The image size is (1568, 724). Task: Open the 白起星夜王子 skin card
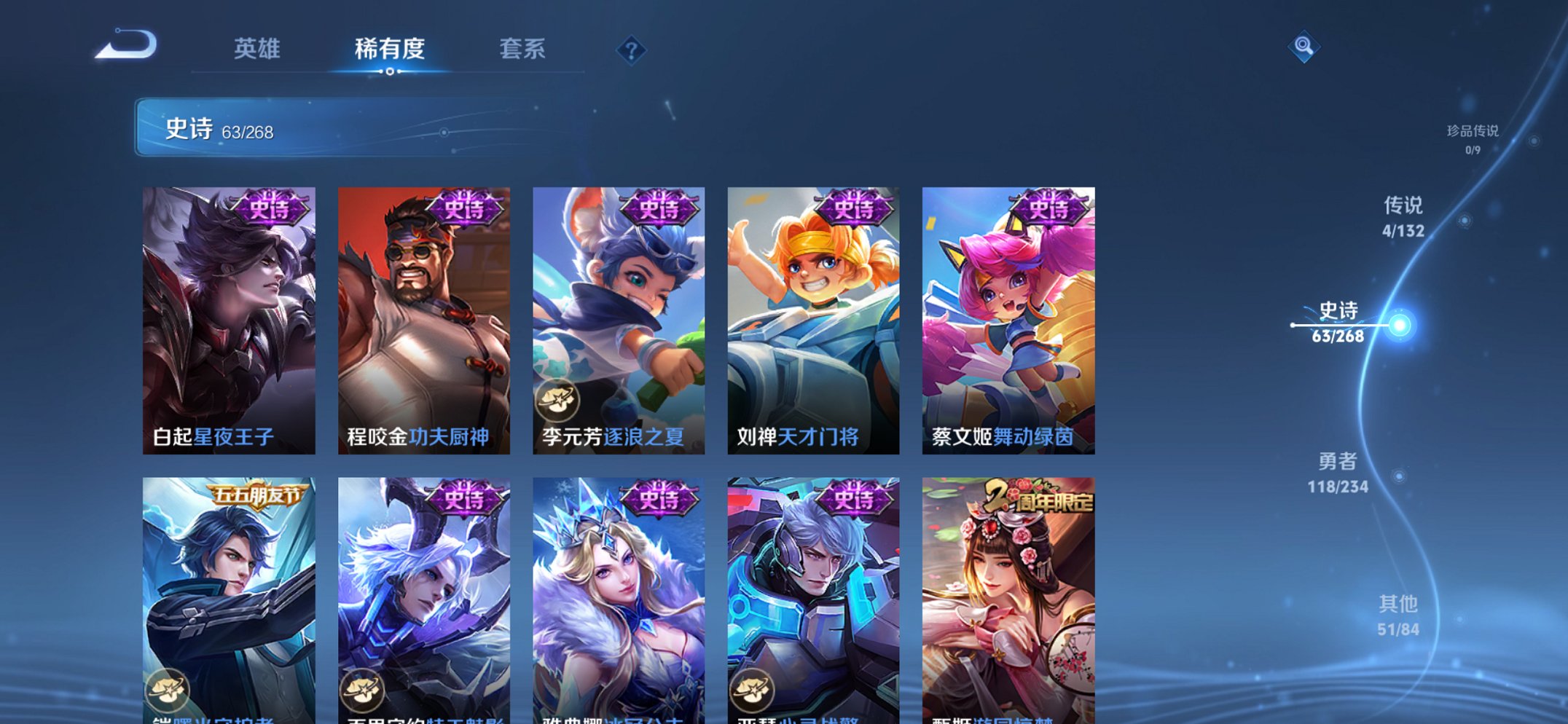227,313
